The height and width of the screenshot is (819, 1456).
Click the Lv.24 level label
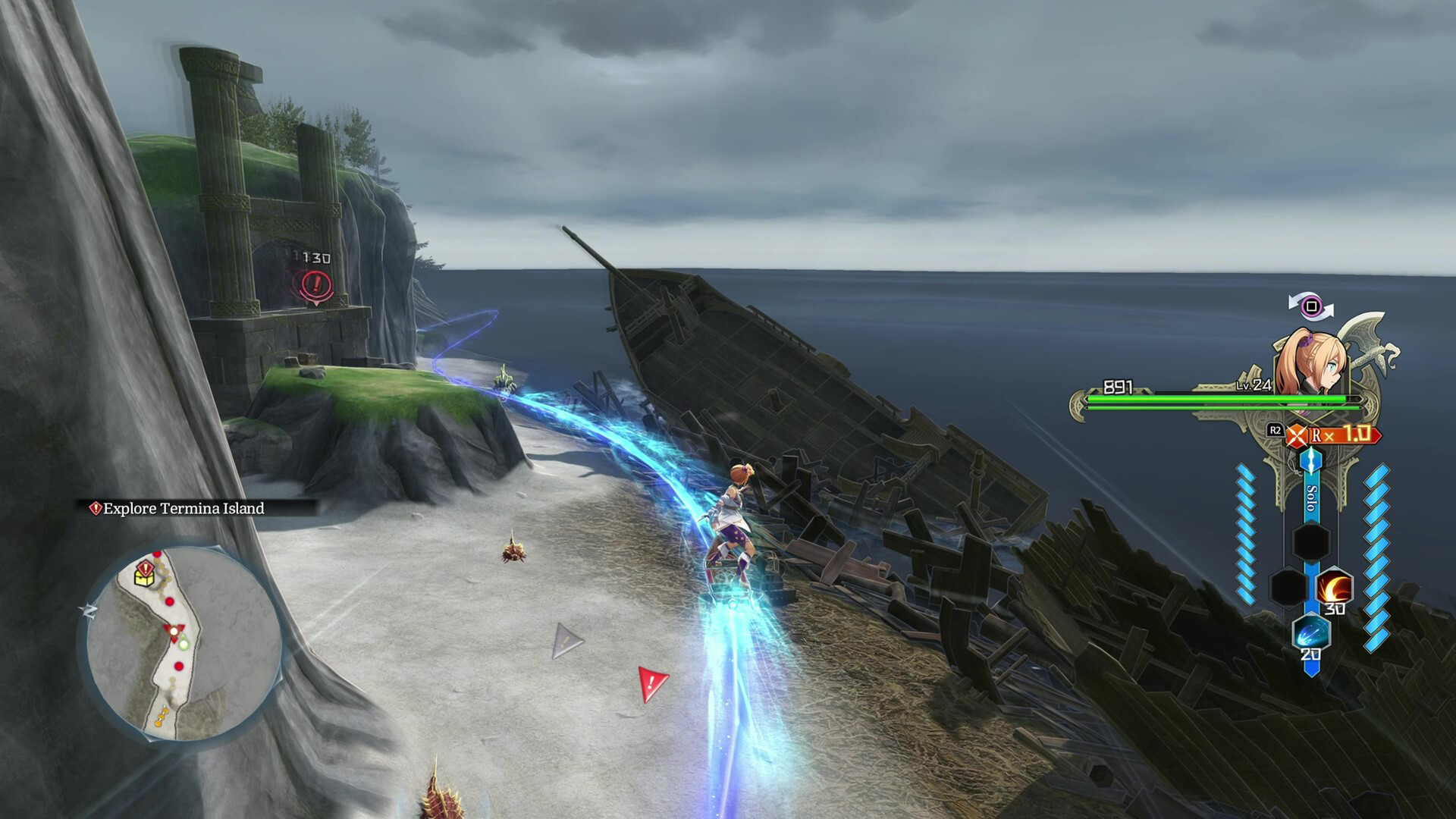[x=1253, y=386]
